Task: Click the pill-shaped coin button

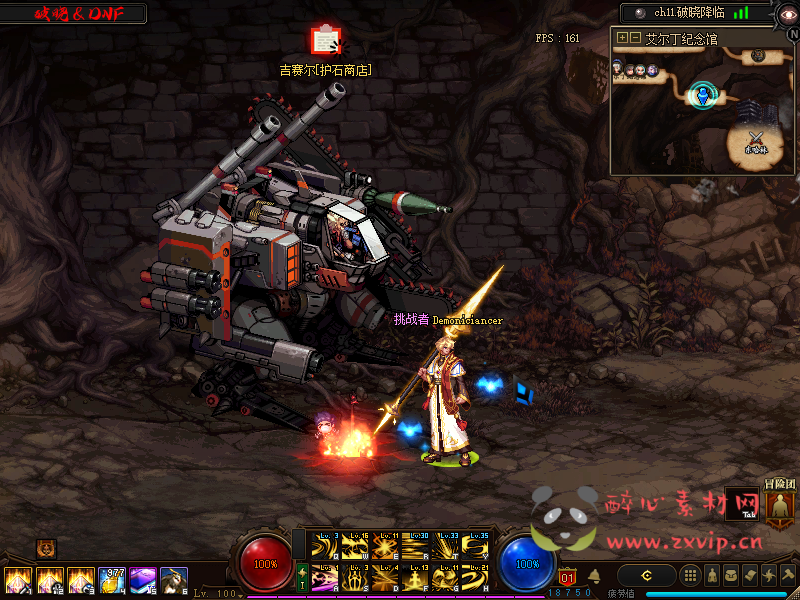Action: 647,575
